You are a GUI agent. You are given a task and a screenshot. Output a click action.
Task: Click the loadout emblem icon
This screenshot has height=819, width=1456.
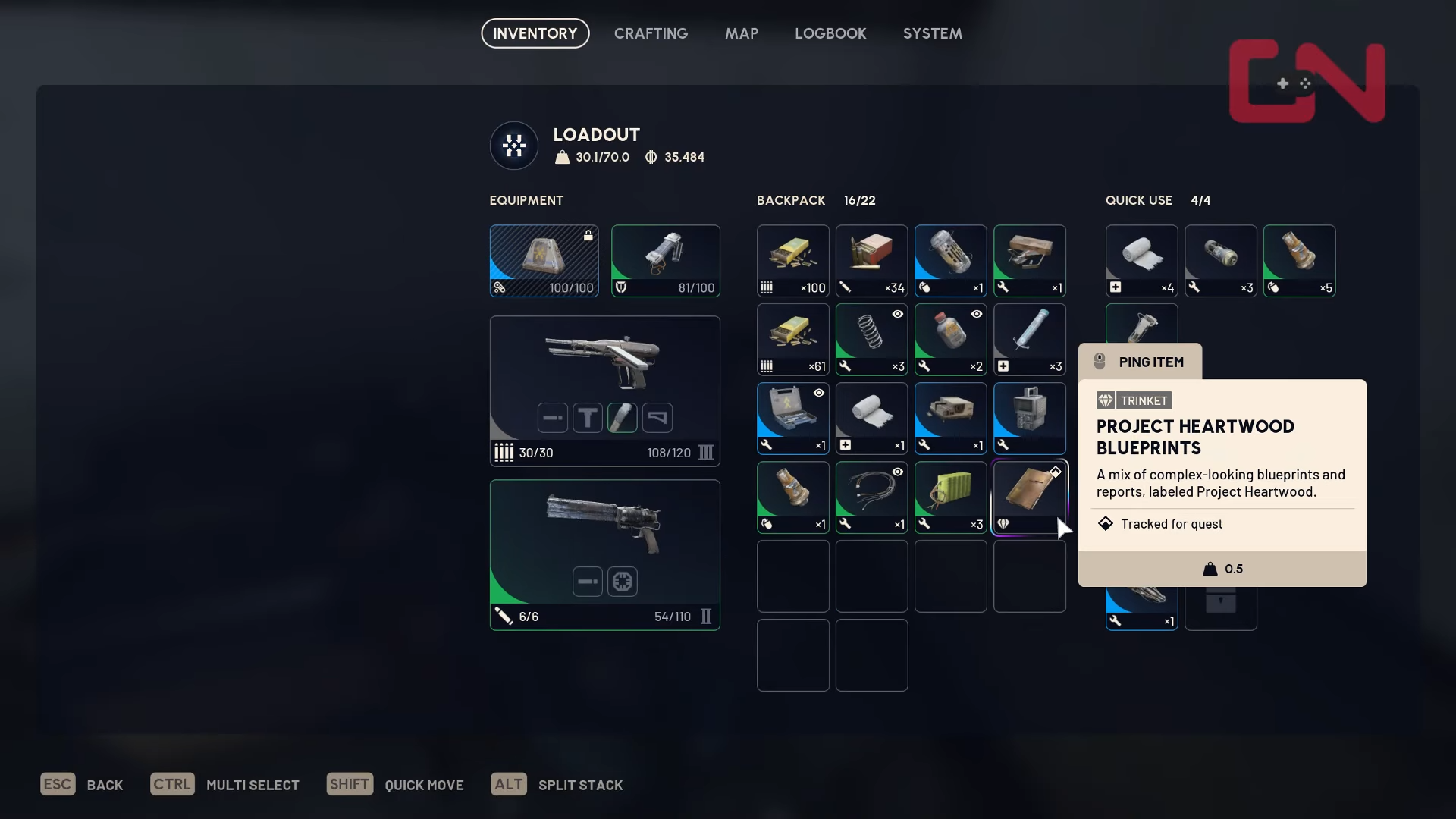514,146
